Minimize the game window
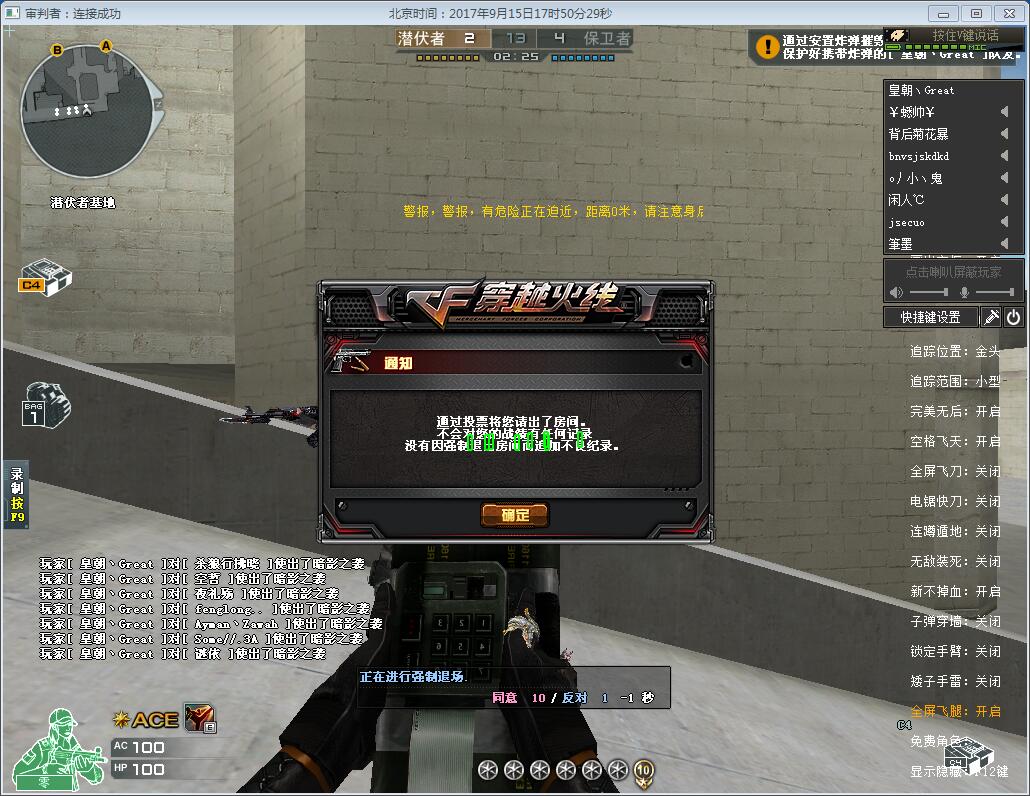Viewport: 1030px width, 796px height. tap(944, 13)
